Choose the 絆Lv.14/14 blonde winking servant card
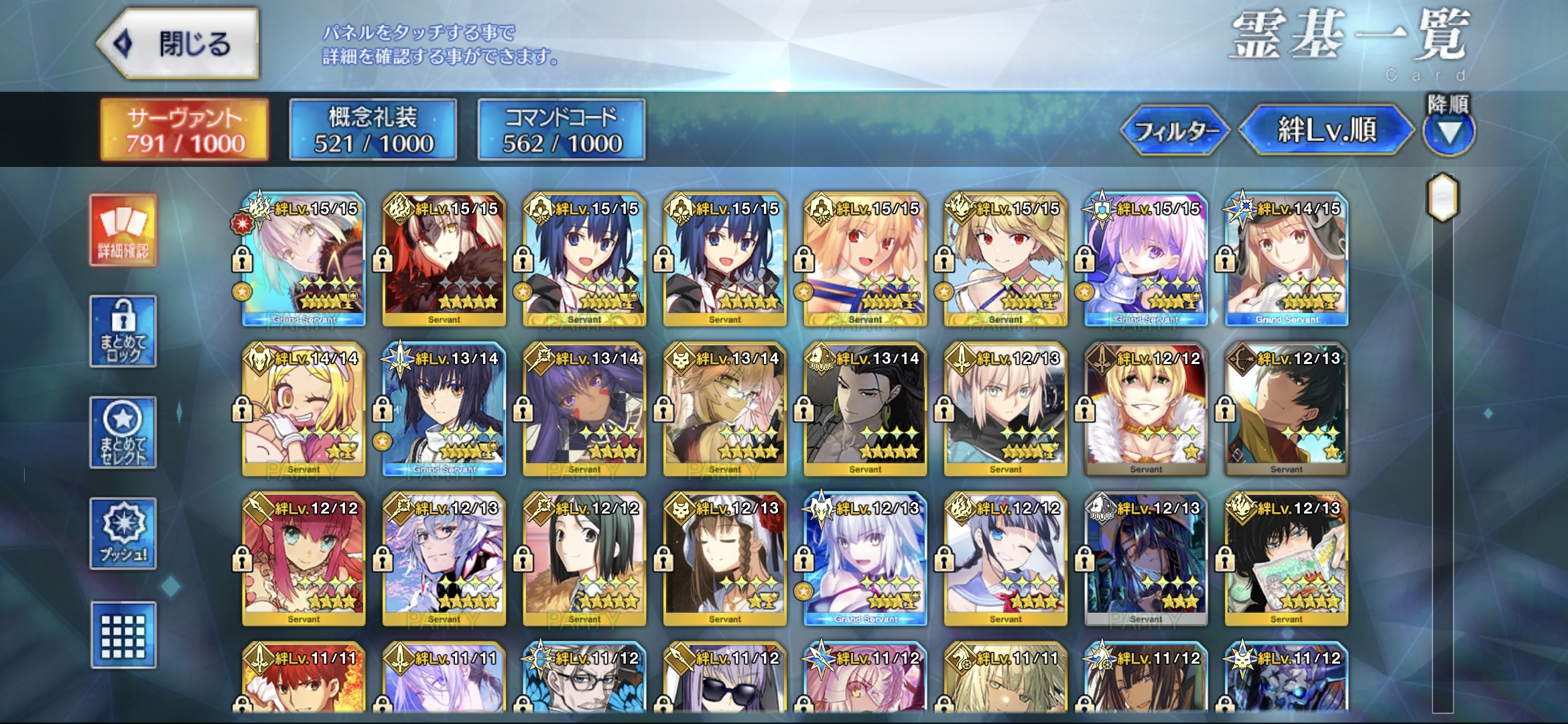This screenshot has height=724, width=1568. point(304,410)
